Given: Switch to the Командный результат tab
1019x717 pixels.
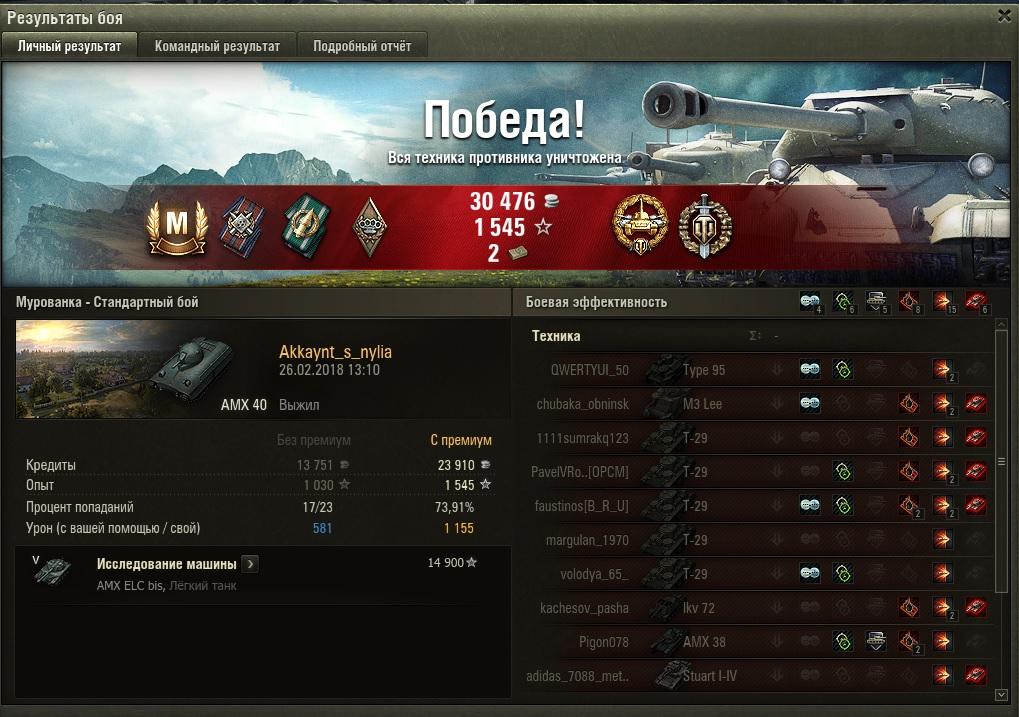Looking at the screenshot, I should click(217, 46).
